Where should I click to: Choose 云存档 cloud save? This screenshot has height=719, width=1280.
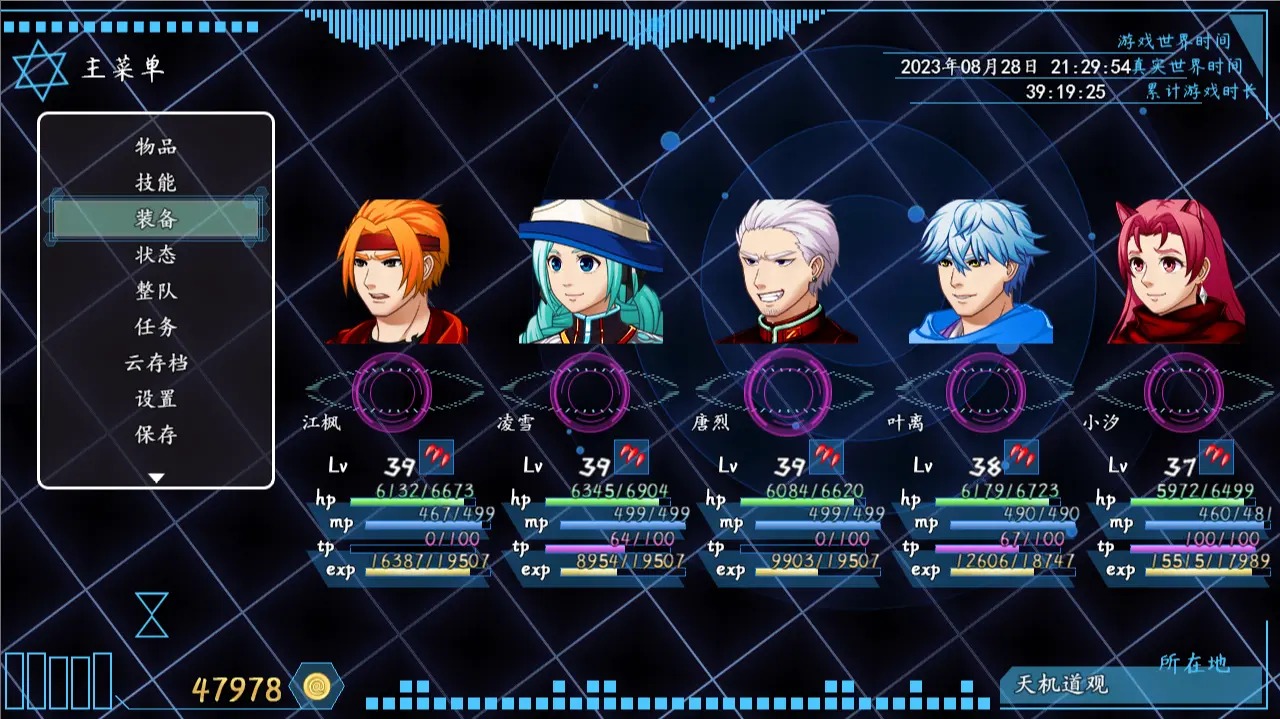(x=156, y=363)
